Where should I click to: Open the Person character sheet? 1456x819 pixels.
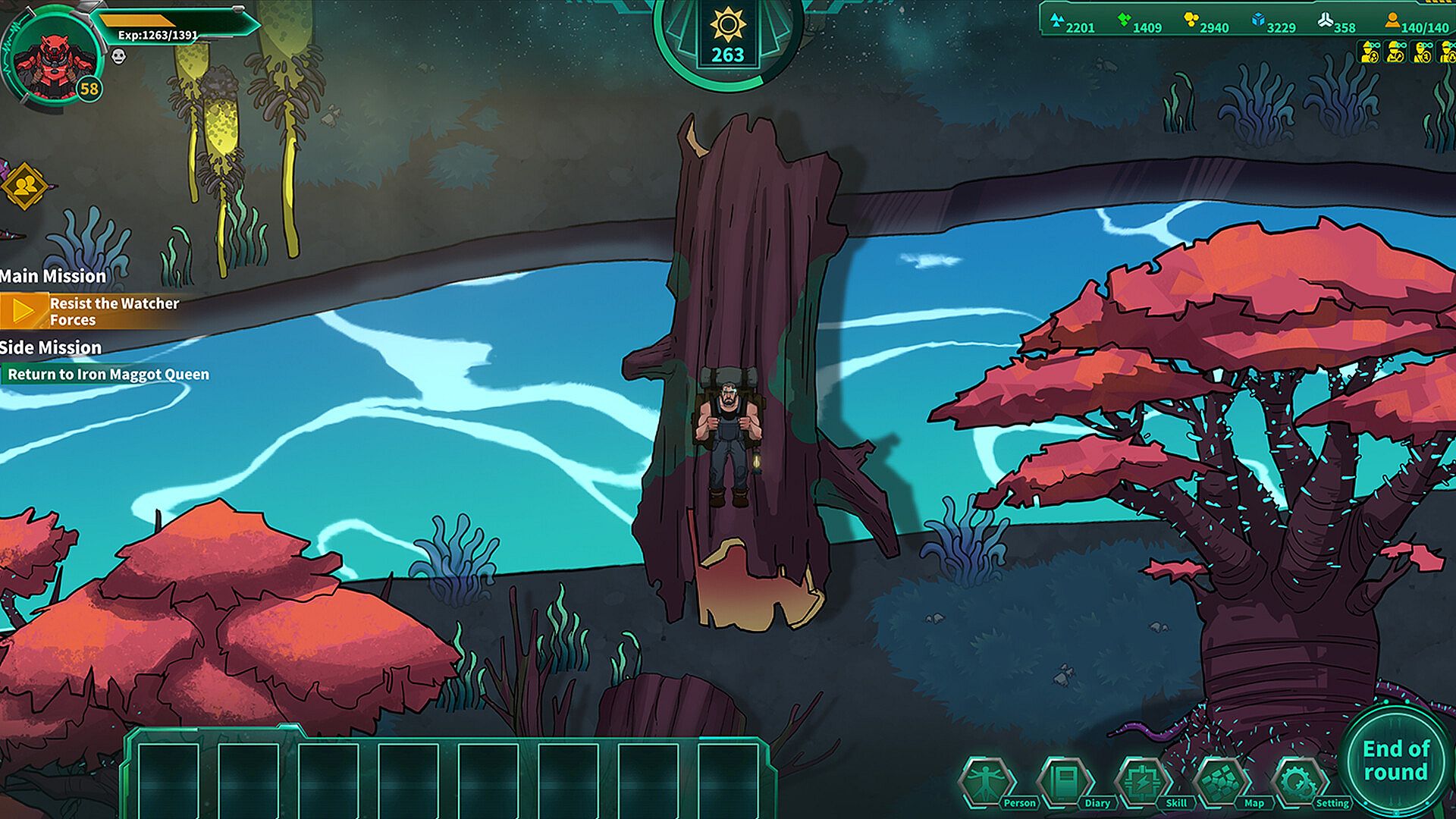(986, 781)
